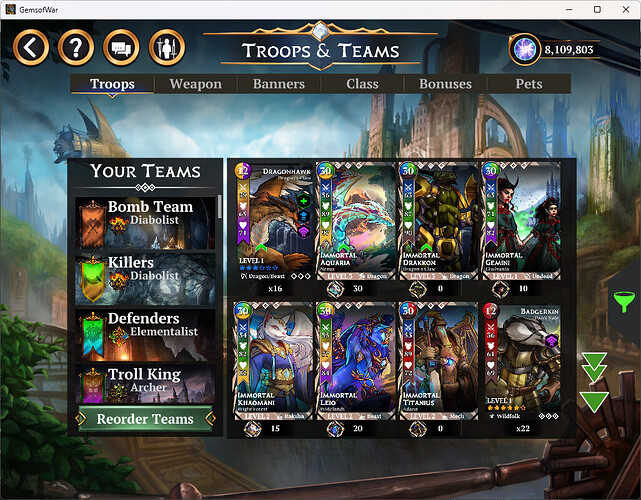The width and height of the screenshot is (641, 500).
Task: Choose the Troll King team
Action: 146,382
